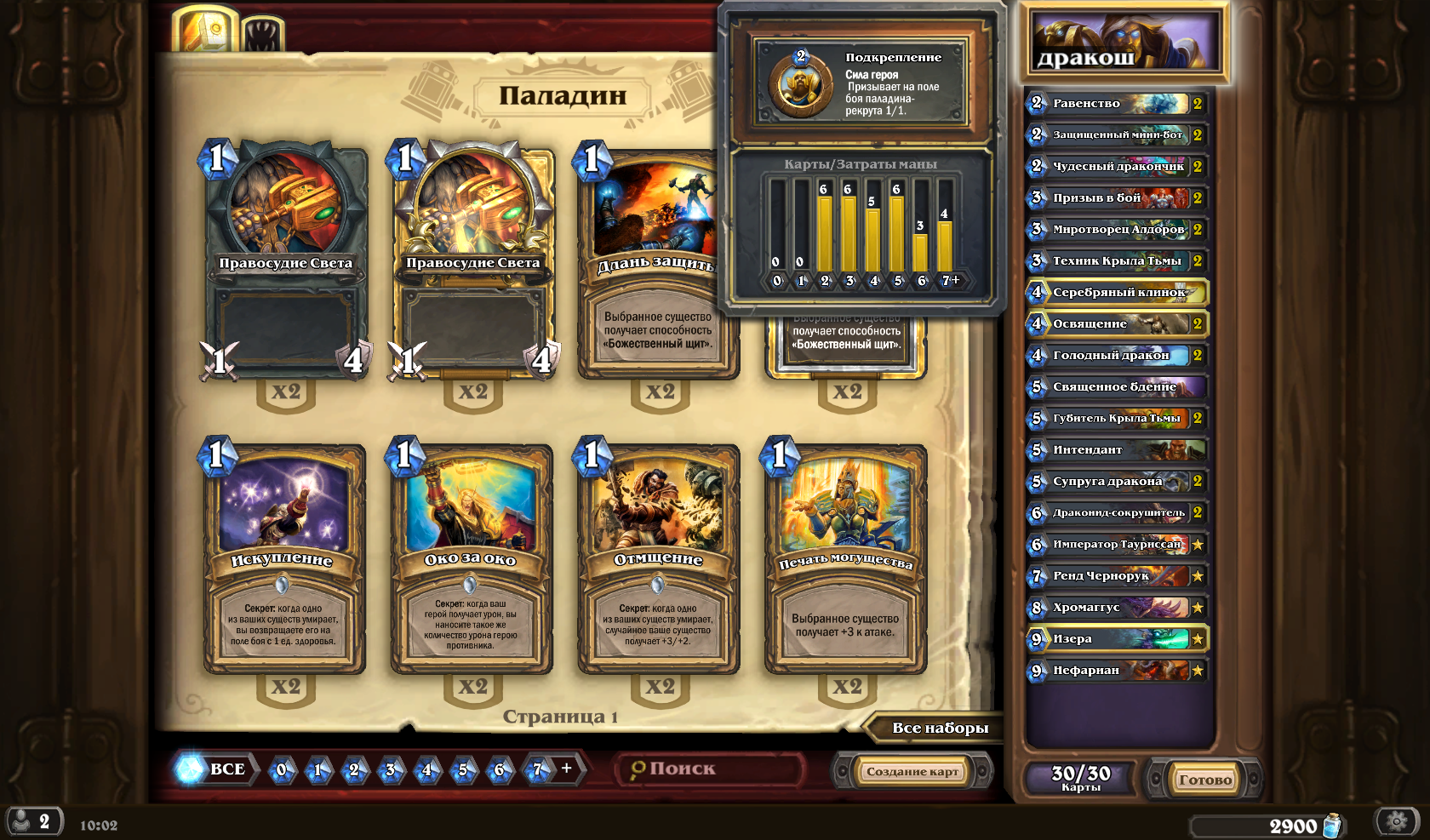Click the Поиск search field
Screen dimensions: 1430x840
point(711,769)
